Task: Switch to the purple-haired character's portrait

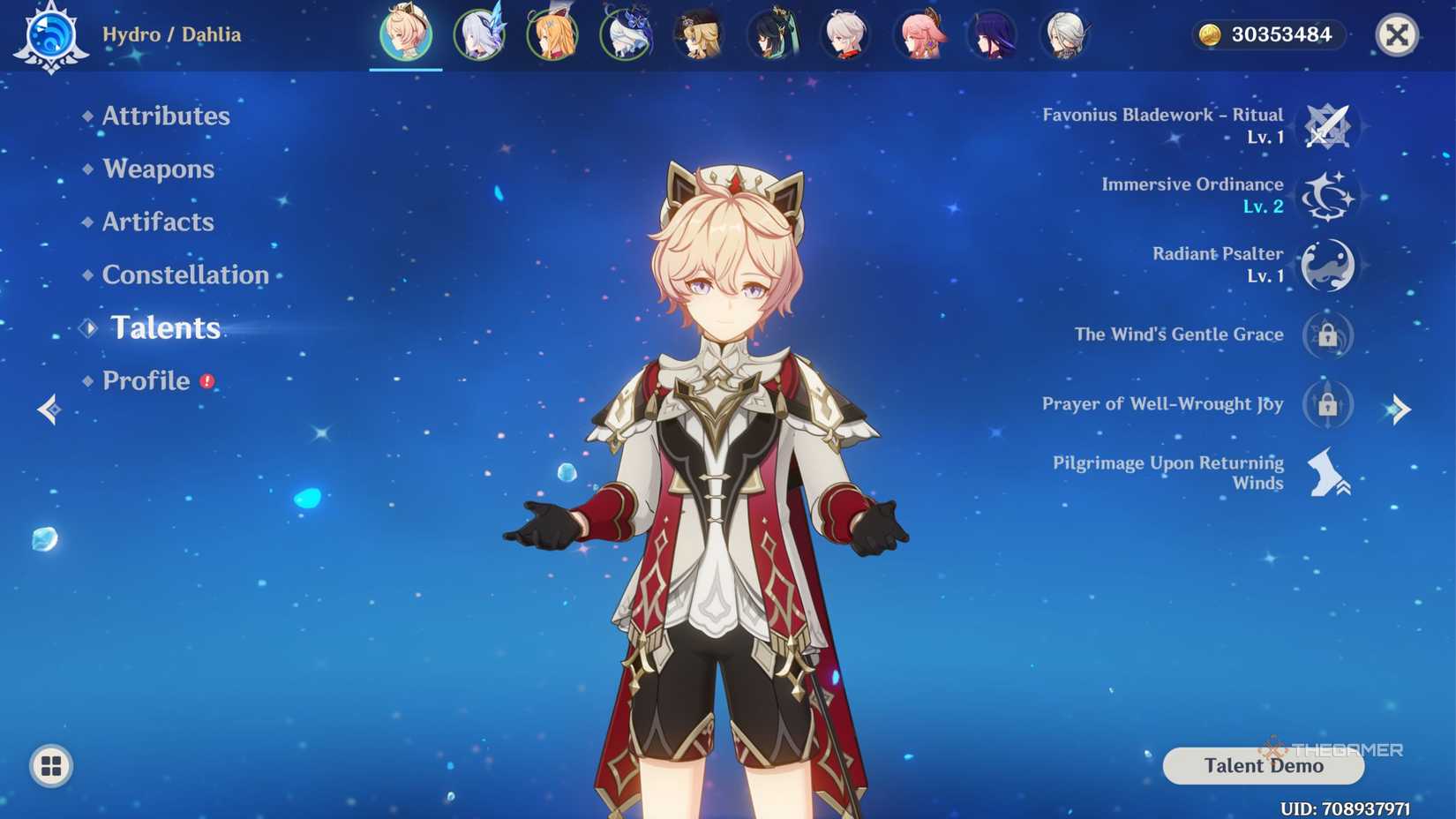Action: point(994,35)
